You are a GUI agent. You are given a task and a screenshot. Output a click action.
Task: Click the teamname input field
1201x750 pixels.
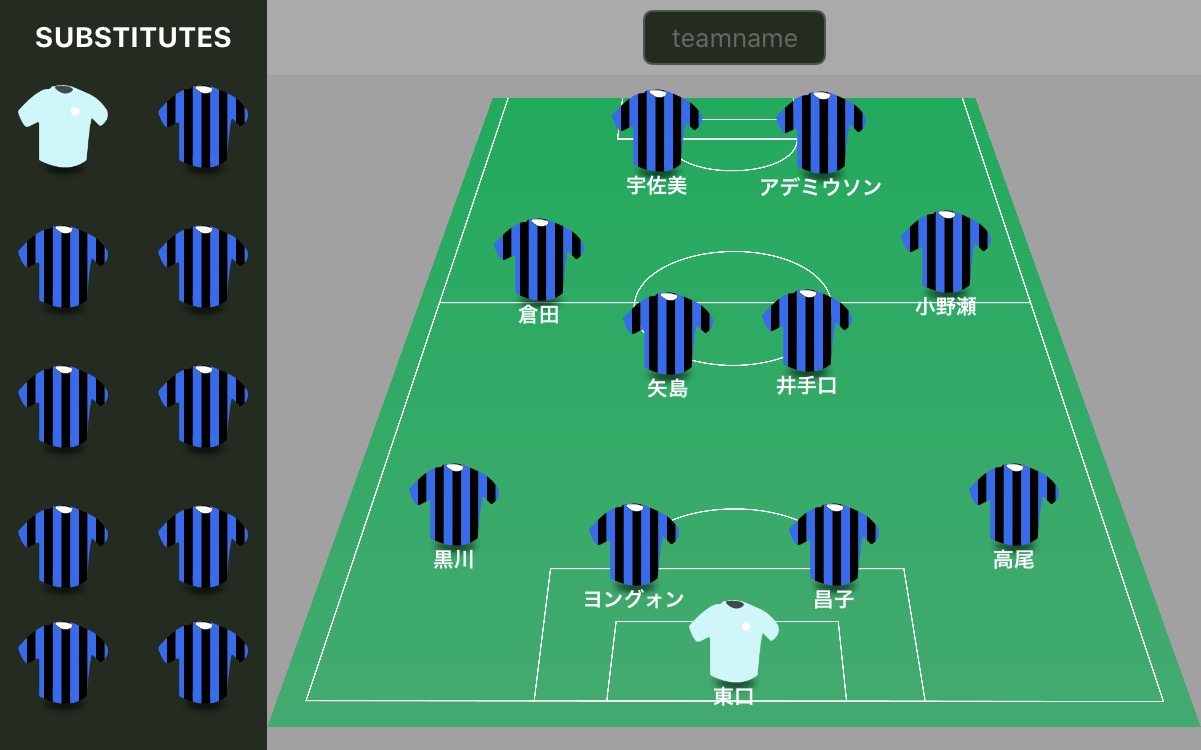pyautogui.click(x=734, y=38)
